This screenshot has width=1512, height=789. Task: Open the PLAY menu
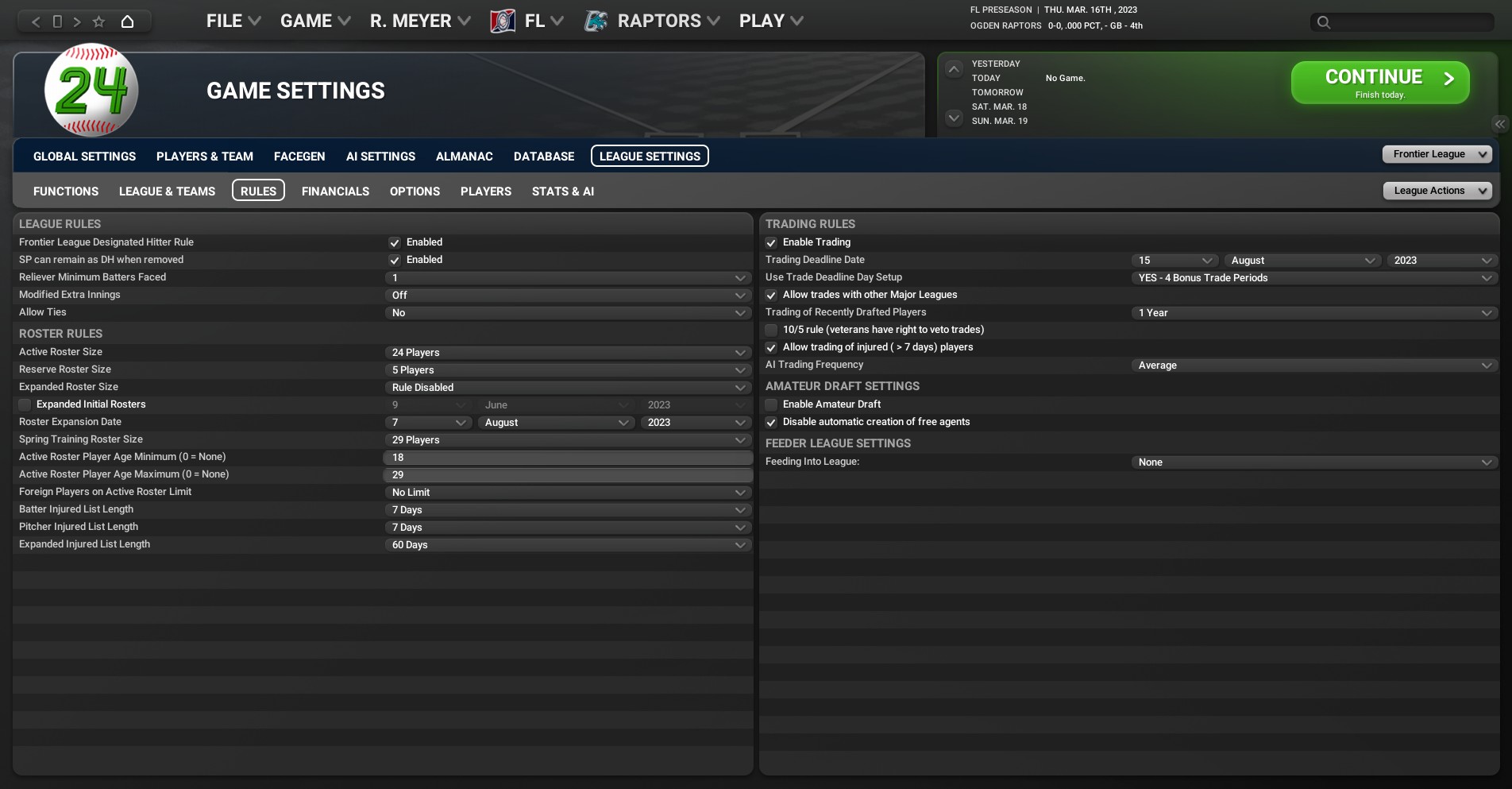tap(770, 21)
